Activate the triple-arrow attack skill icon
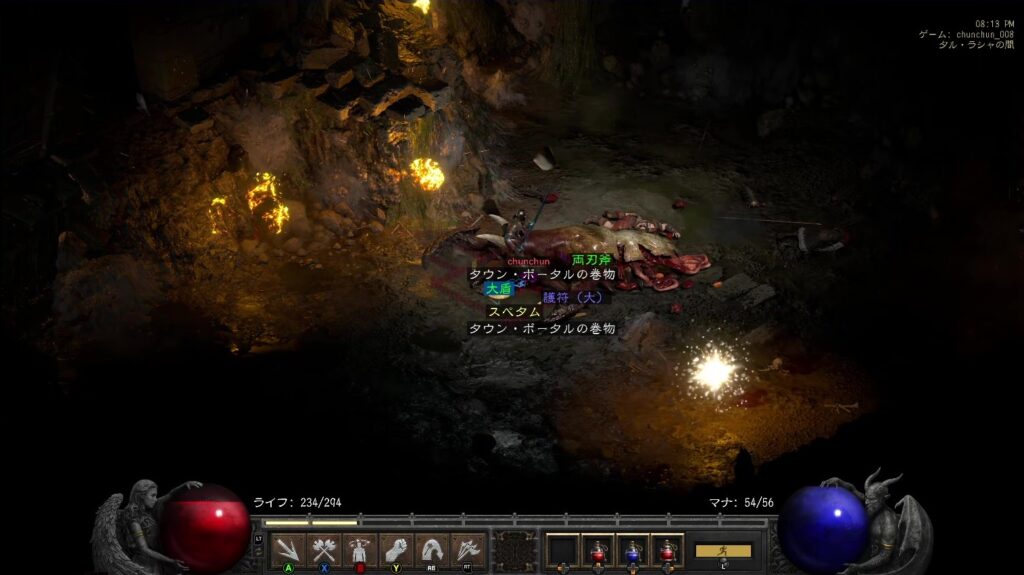The height and width of the screenshot is (575, 1024). tap(288, 549)
